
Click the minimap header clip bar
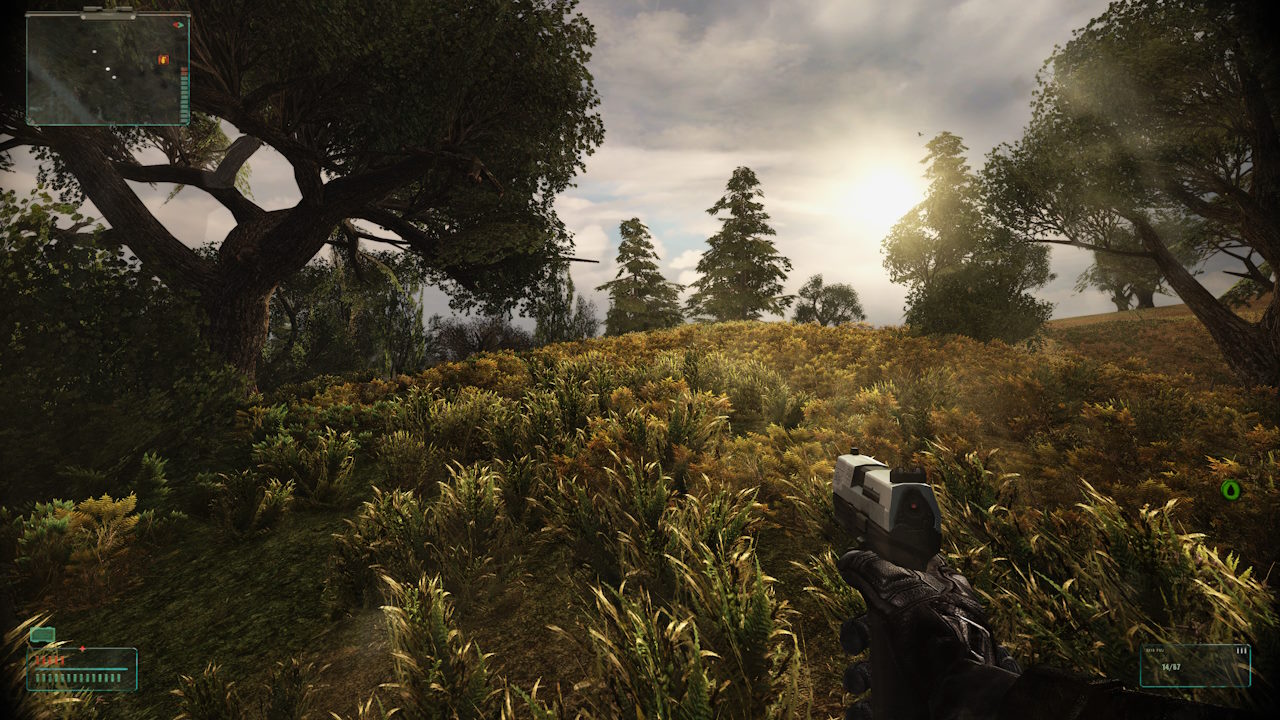point(107,13)
